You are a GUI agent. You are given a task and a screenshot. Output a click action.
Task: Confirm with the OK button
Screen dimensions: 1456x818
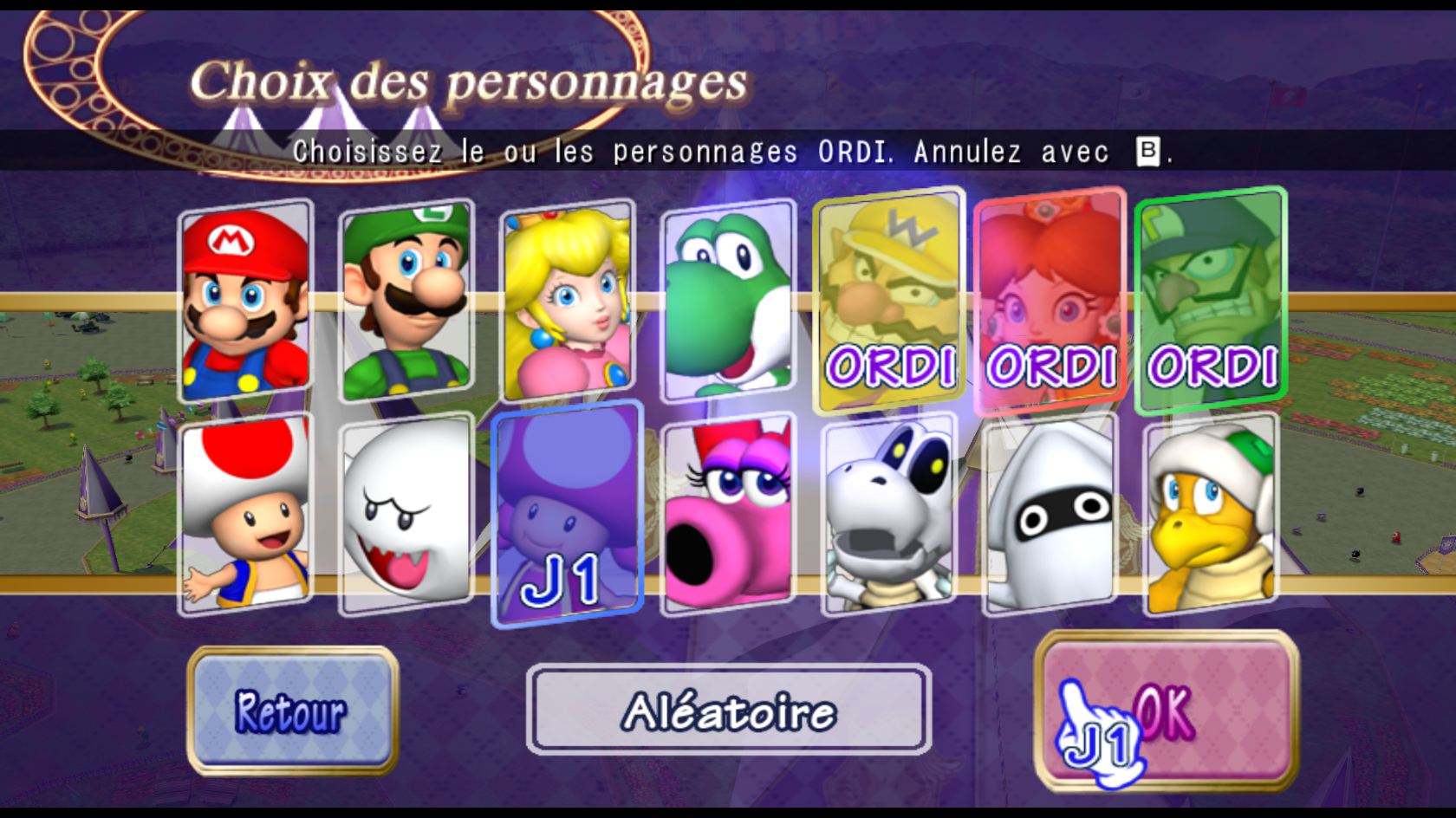pyautogui.click(x=1168, y=711)
